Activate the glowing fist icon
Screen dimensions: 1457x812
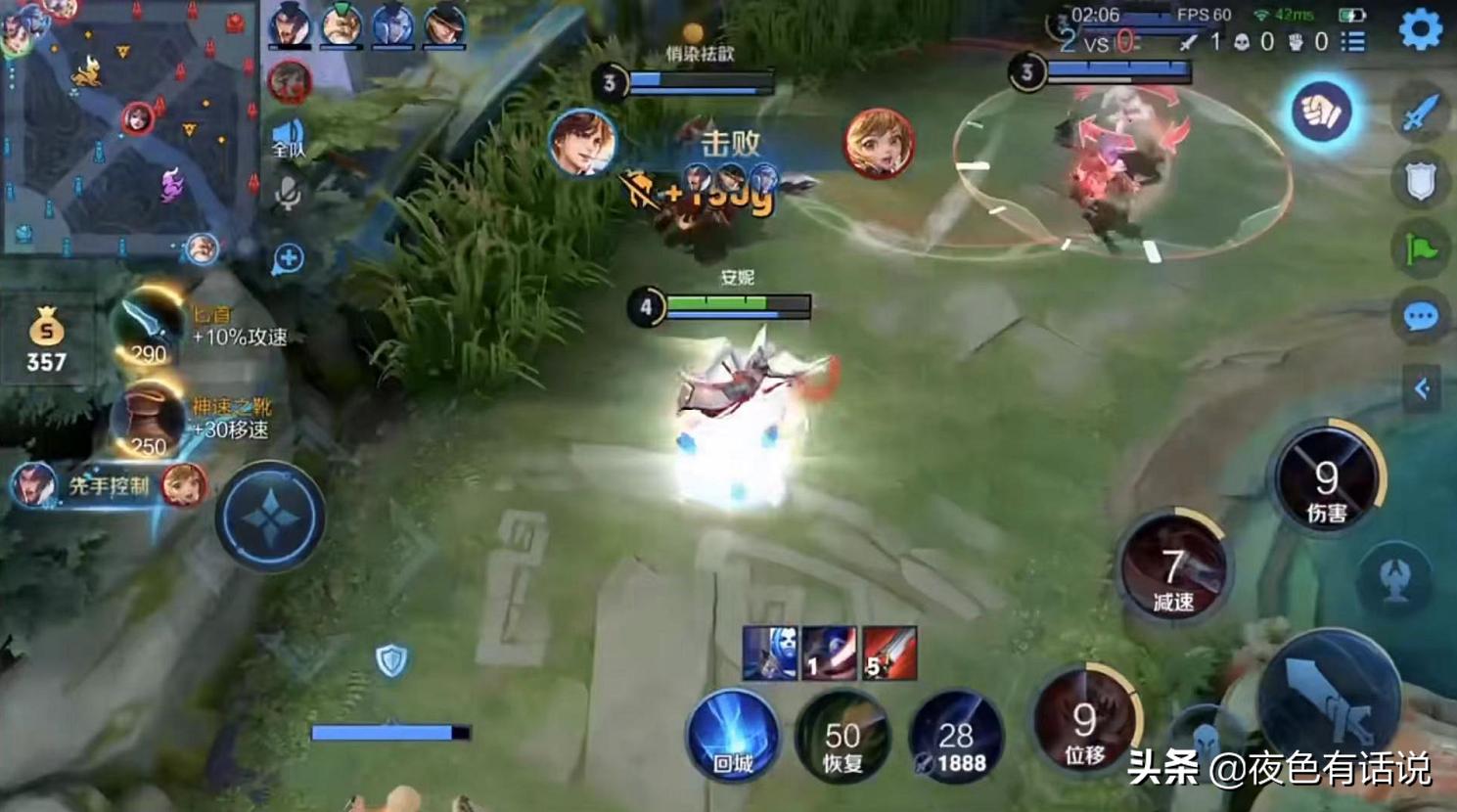tap(1321, 111)
